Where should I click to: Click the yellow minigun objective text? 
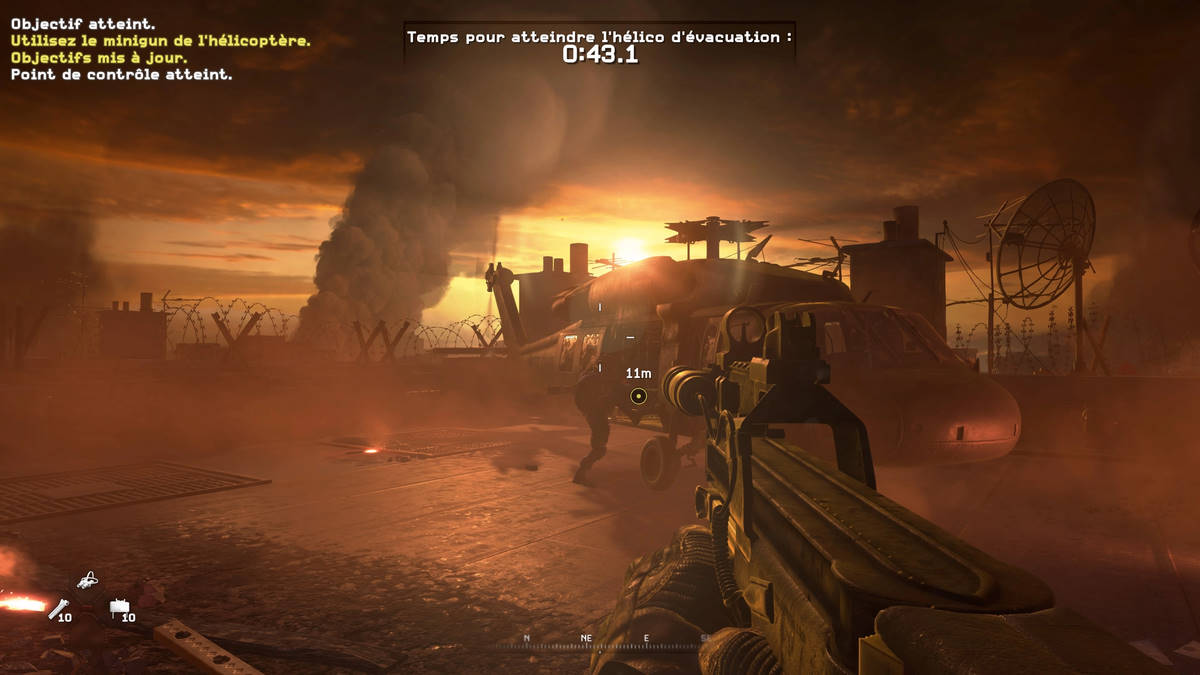160,41
